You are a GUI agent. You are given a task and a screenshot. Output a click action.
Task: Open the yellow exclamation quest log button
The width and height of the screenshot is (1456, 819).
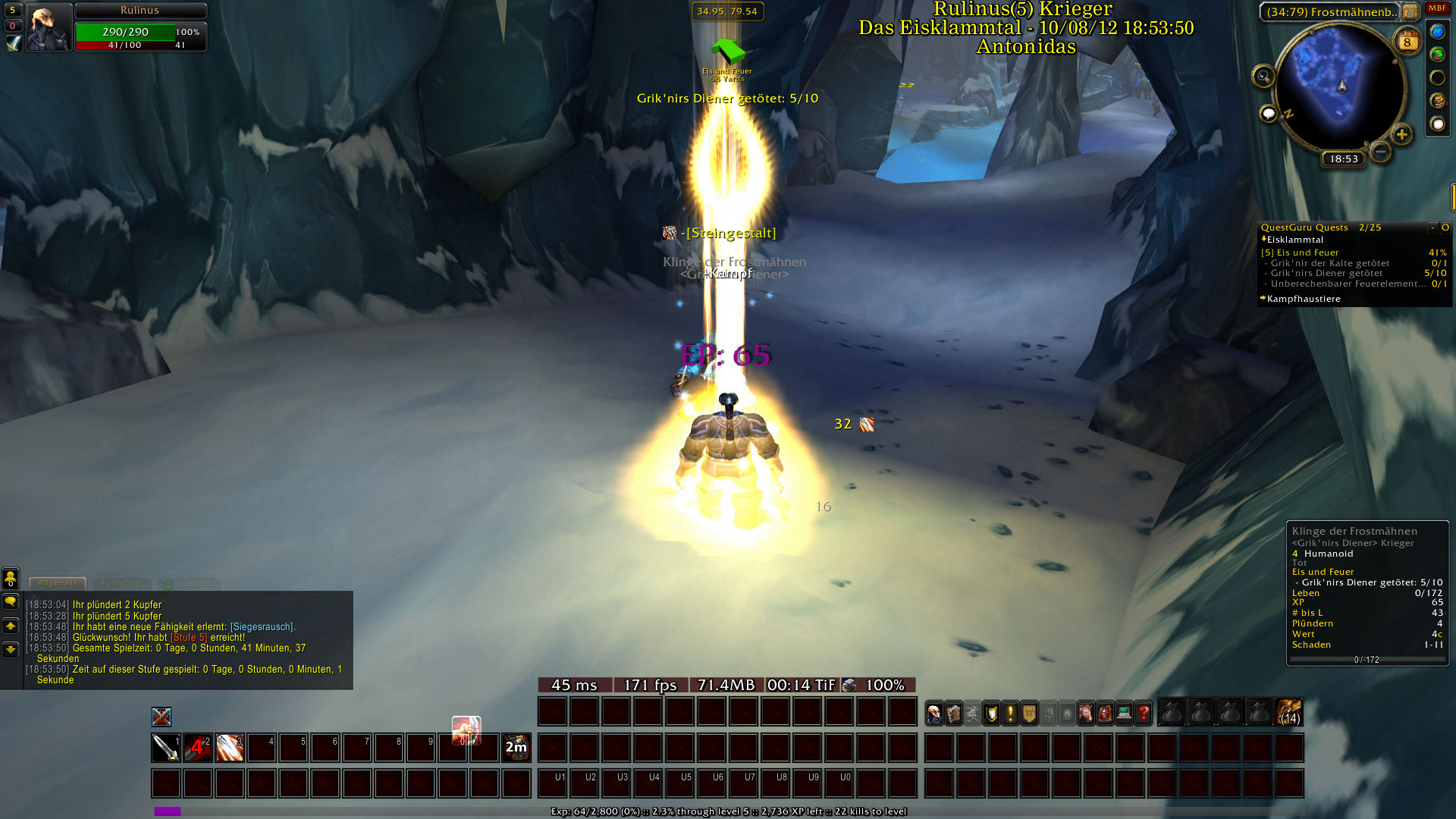pyautogui.click(x=1010, y=714)
